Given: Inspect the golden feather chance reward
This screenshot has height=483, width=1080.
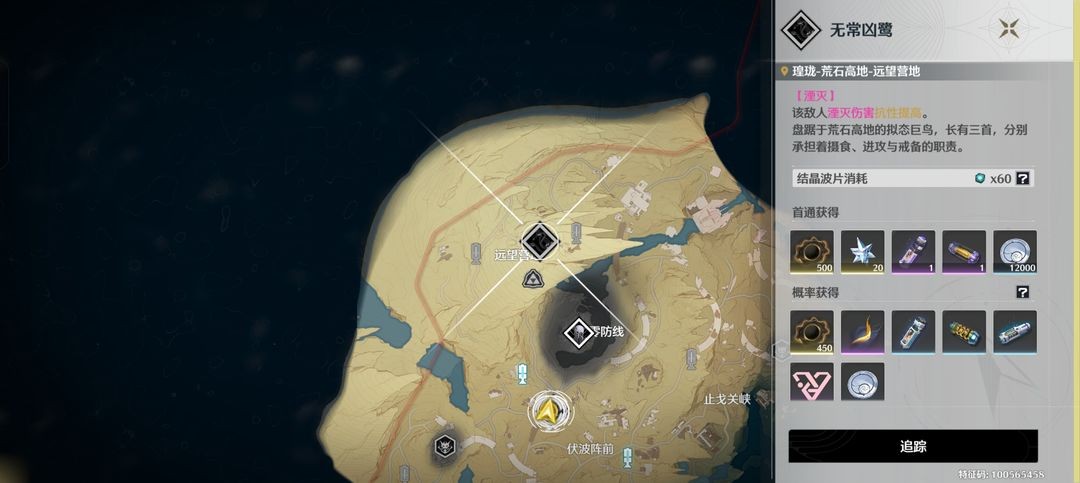Looking at the screenshot, I should (862, 331).
